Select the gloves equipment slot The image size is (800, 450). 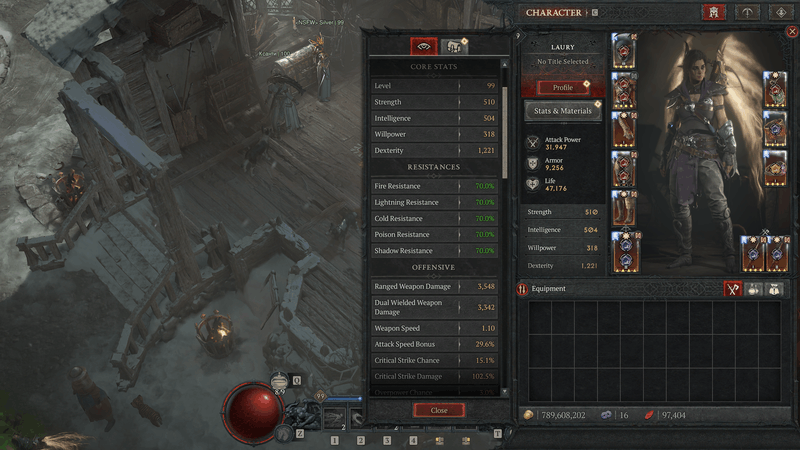click(x=624, y=128)
